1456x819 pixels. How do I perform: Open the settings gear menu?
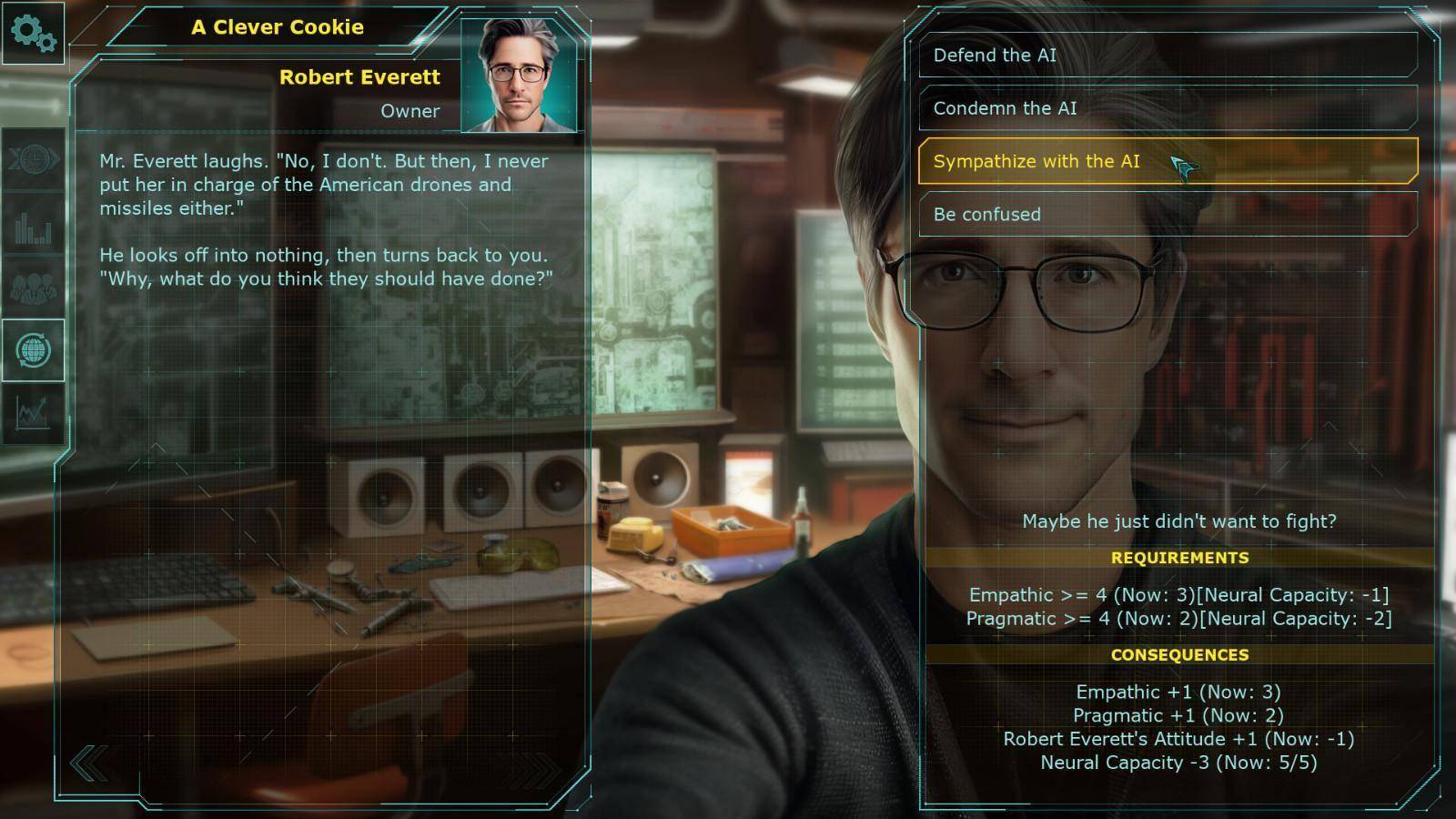(x=34, y=33)
